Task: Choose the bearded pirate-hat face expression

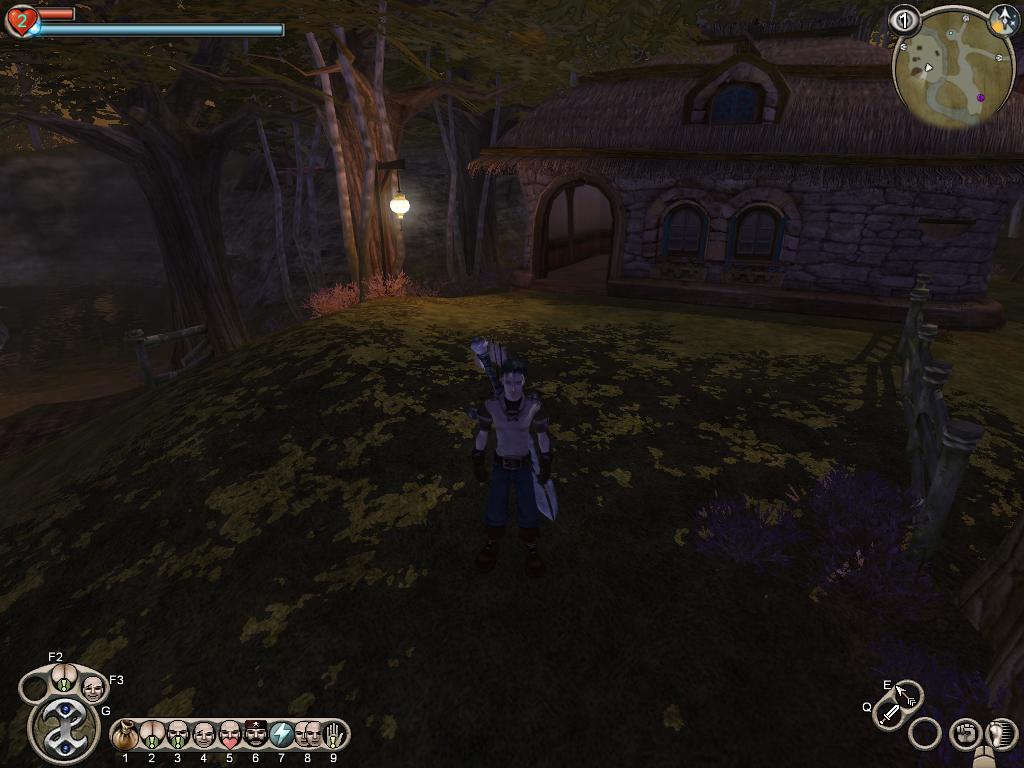Action: click(x=256, y=735)
